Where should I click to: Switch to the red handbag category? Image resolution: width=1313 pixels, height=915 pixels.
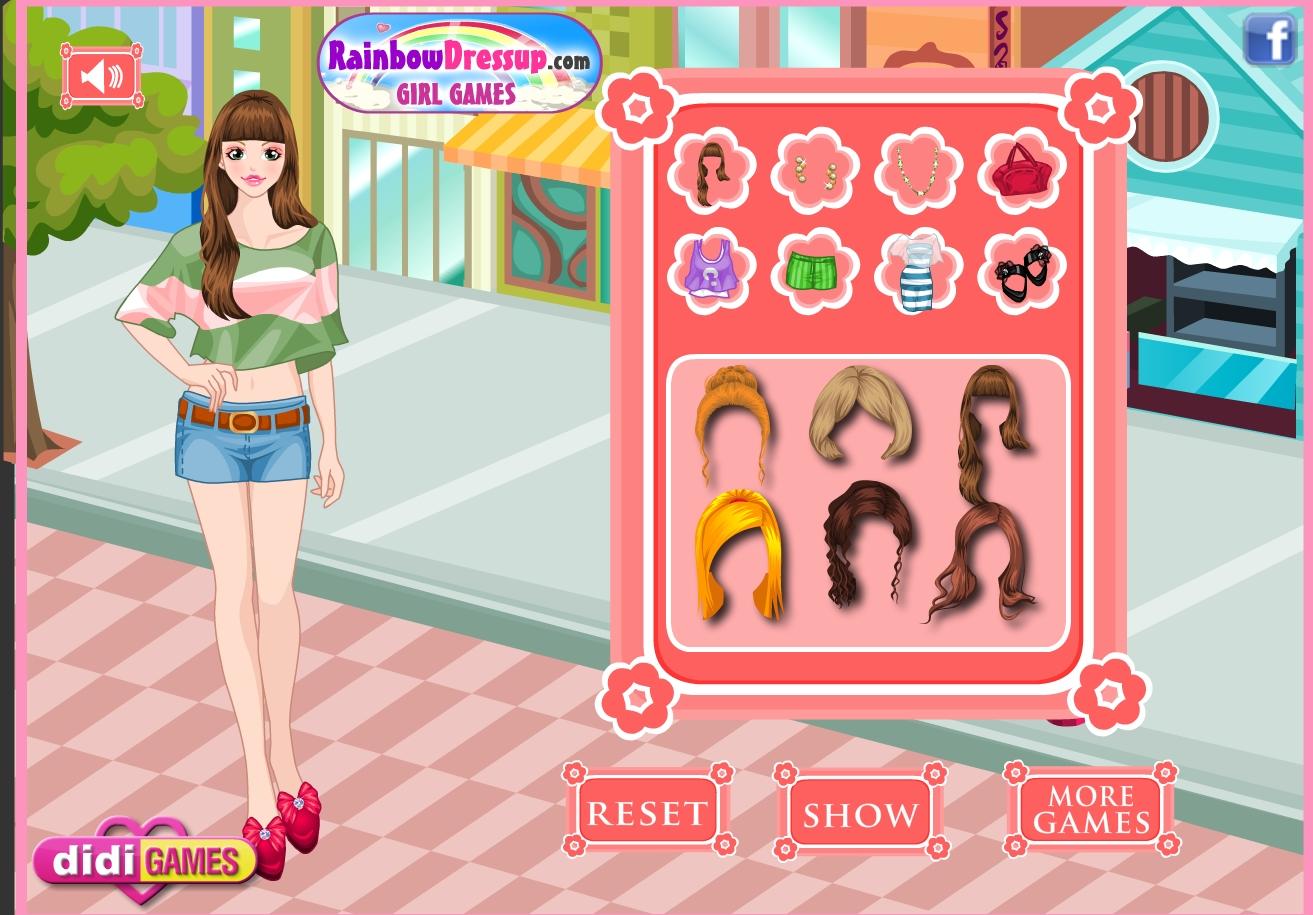tap(1023, 172)
